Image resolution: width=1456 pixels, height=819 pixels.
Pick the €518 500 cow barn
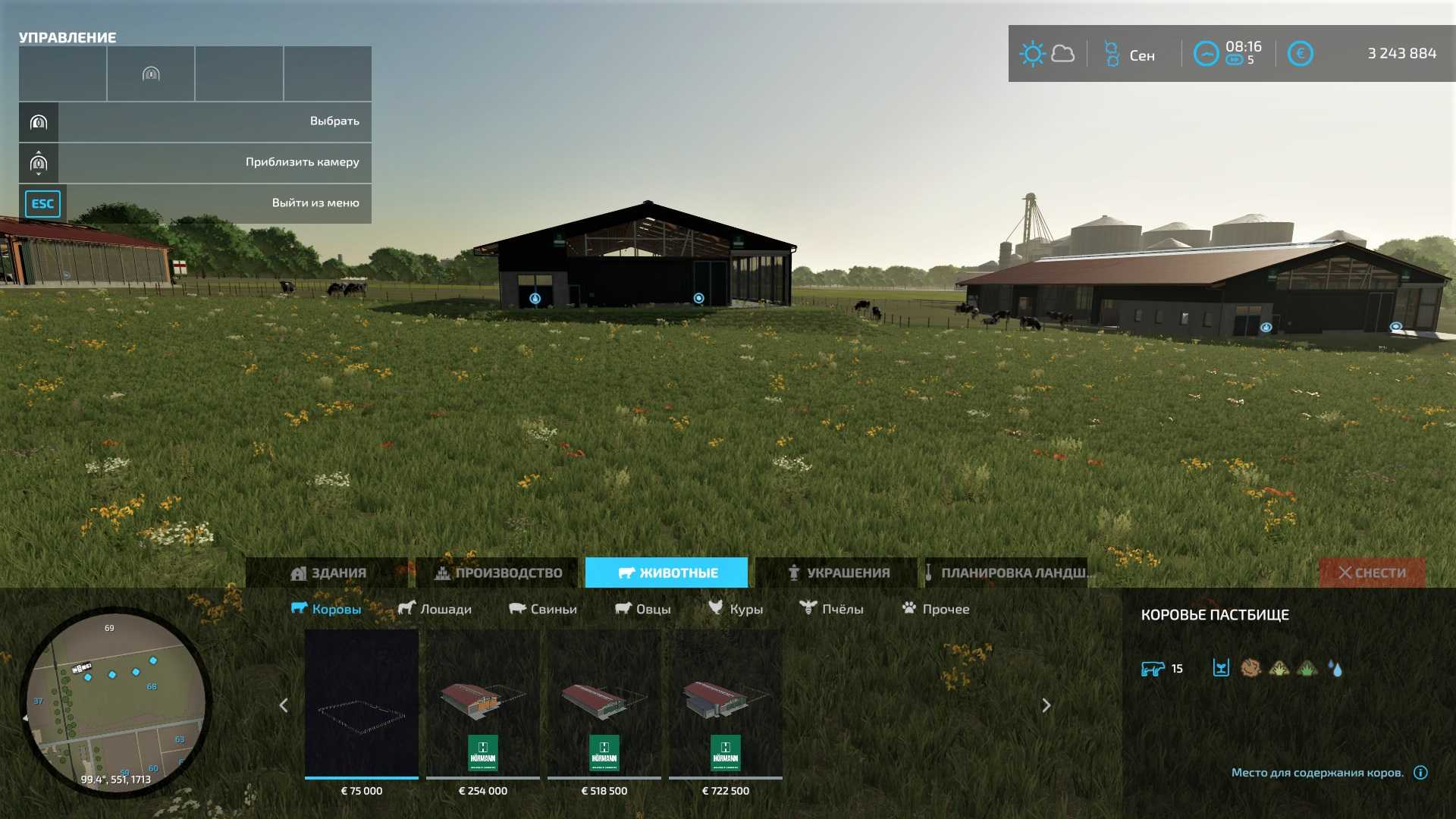pos(604,705)
